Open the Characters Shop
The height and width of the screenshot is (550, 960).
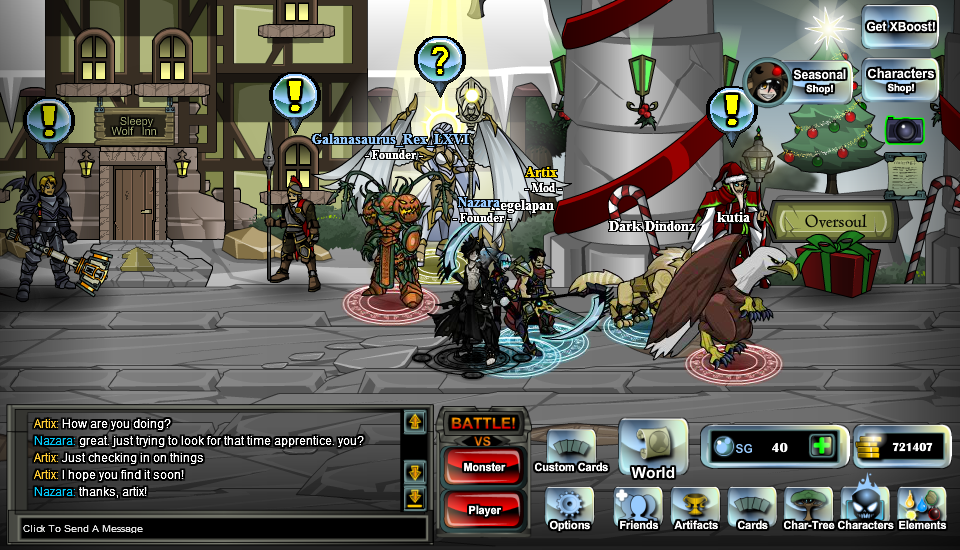point(900,80)
